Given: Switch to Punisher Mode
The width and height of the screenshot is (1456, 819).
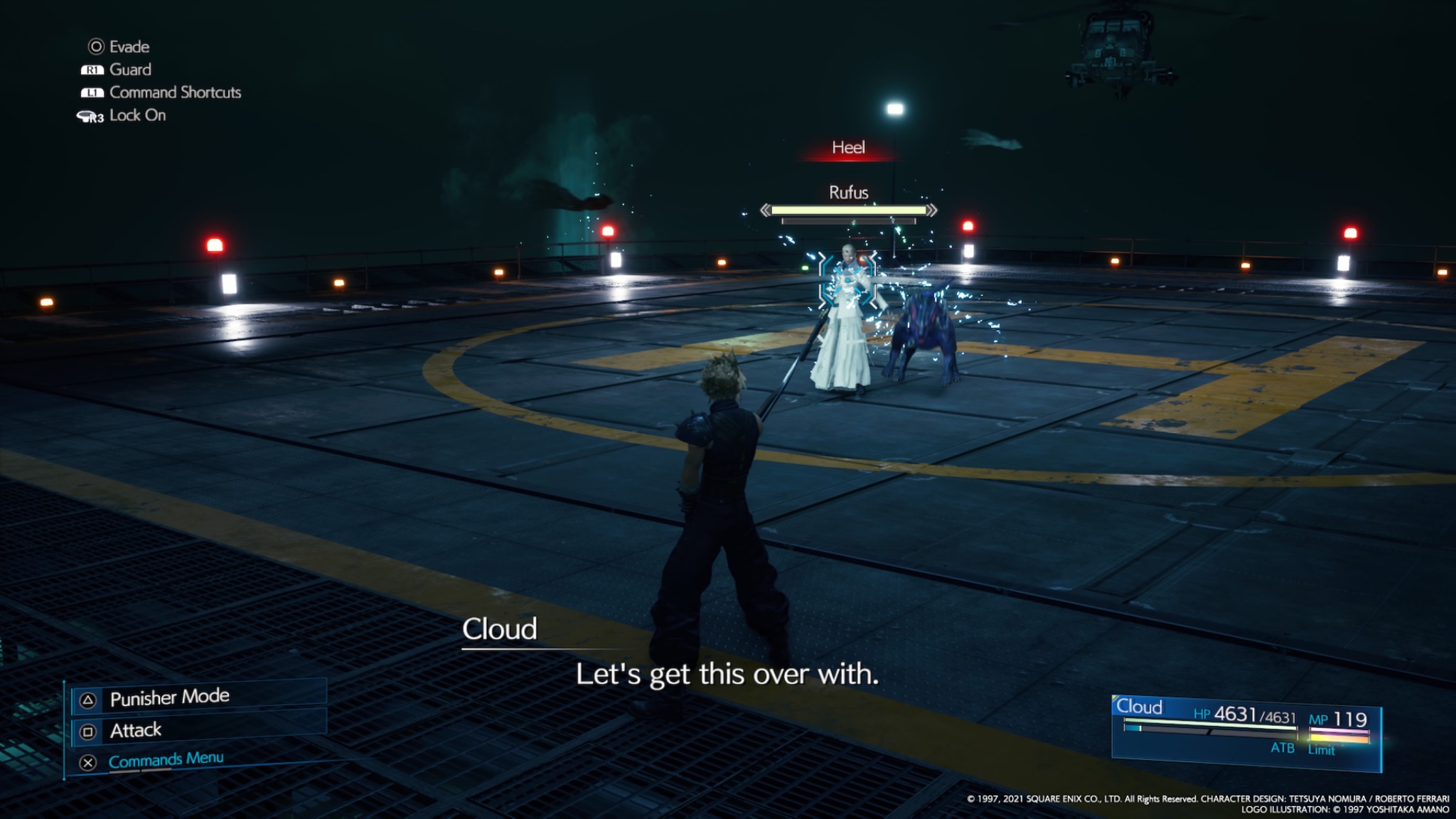Looking at the screenshot, I should pyautogui.click(x=169, y=697).
